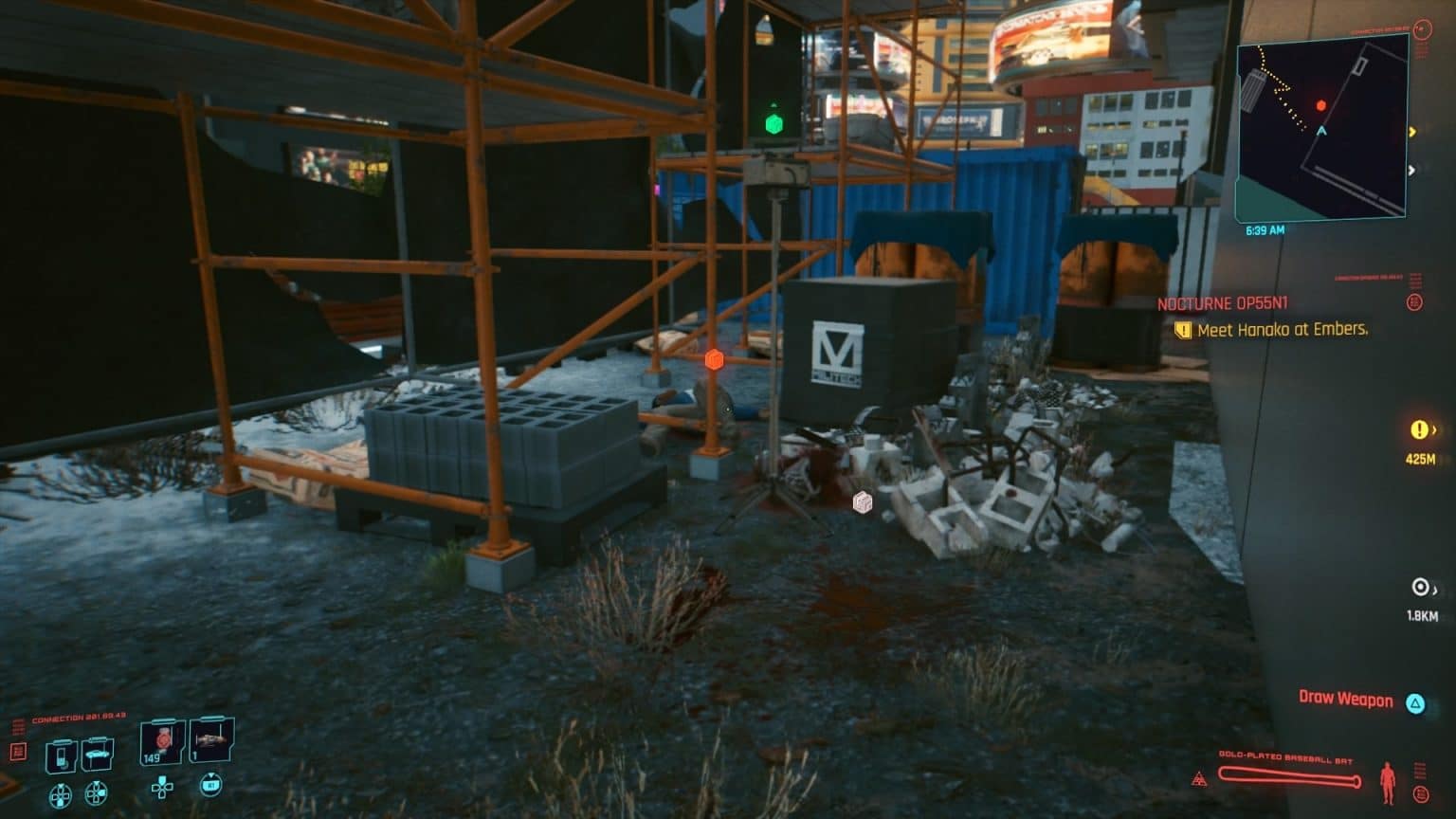Screen dimensions: 1456x819
Task: Click the yellow exclamation quest marker at 425M
Action: [1419, 430]
